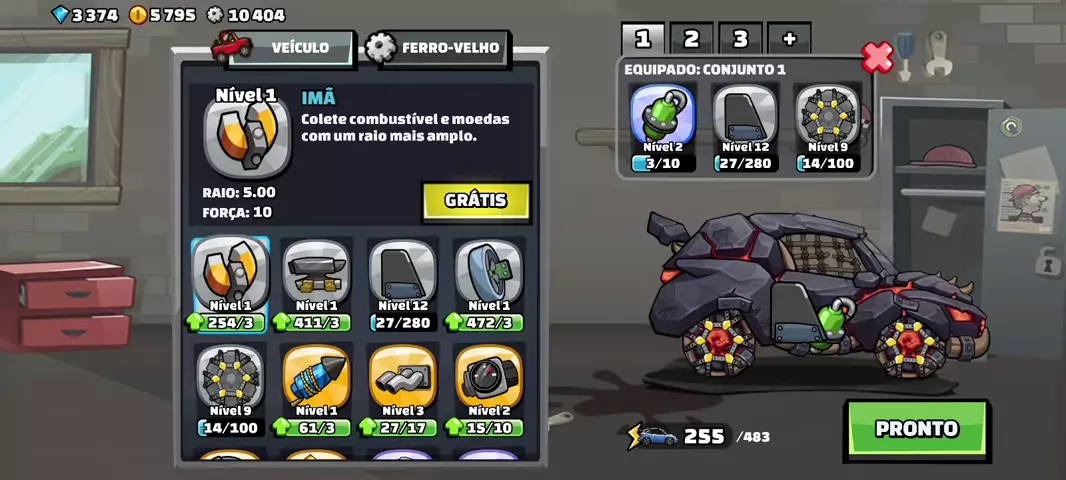
Task: Claim the Grátis magnet upgrade
Action: (x=475, y=200)
